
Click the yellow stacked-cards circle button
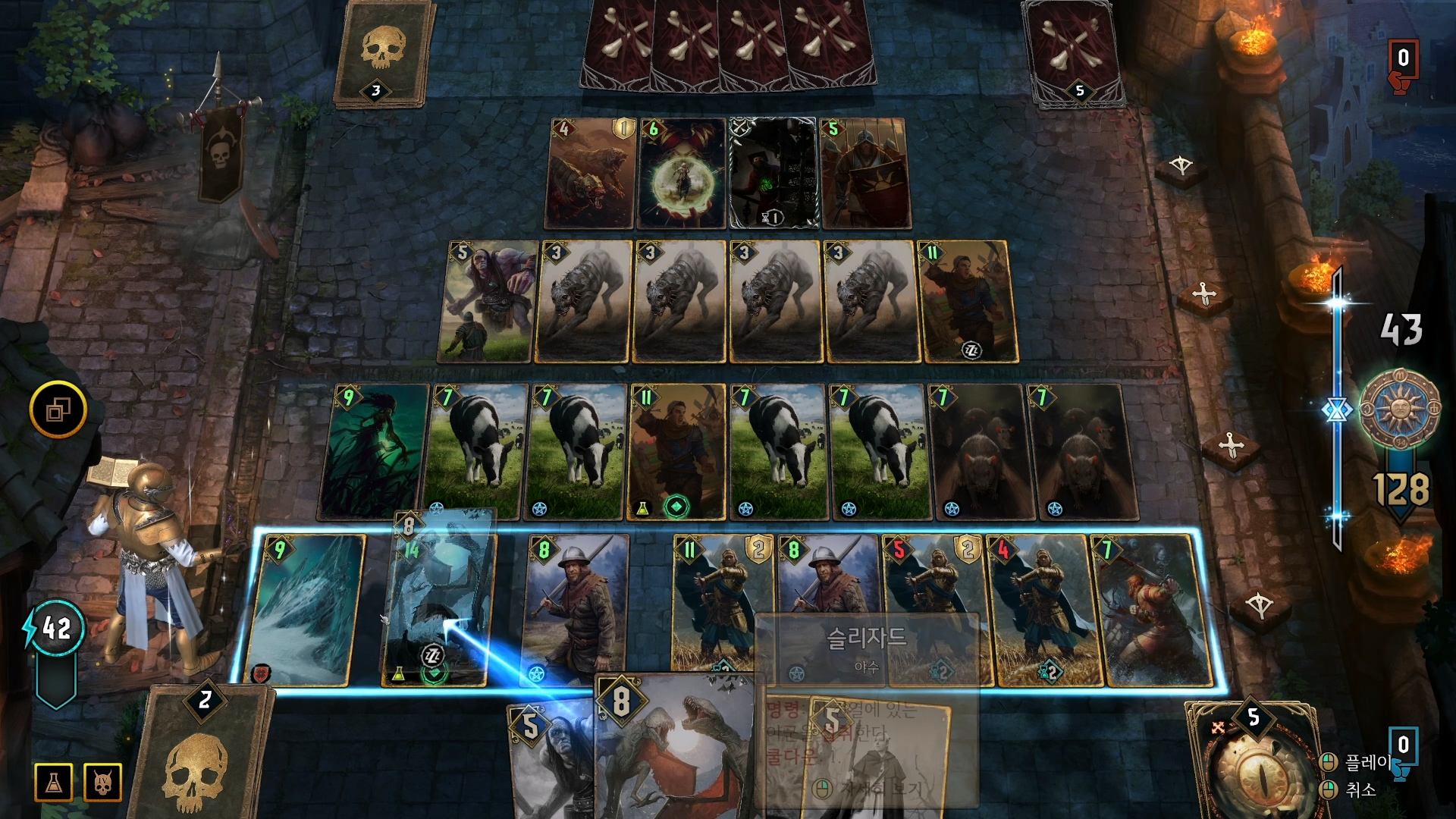(58, 409)
